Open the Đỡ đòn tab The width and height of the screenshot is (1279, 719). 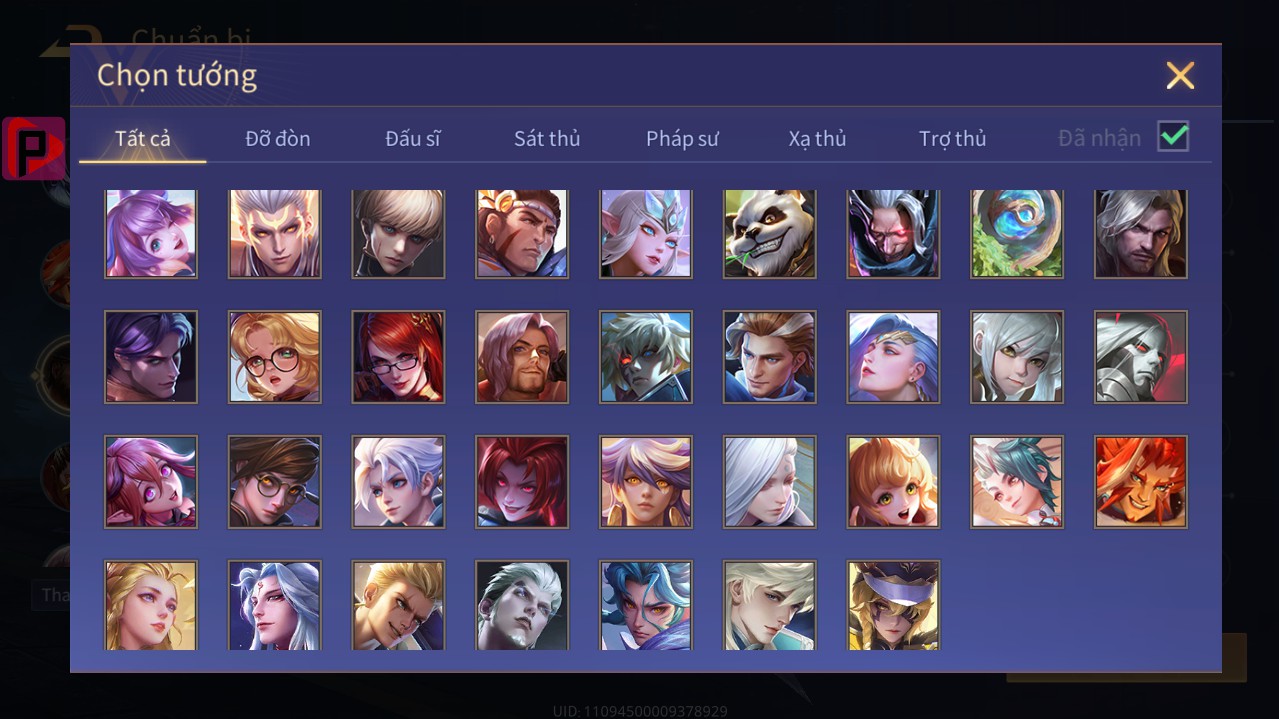click(x=278, y=138)
